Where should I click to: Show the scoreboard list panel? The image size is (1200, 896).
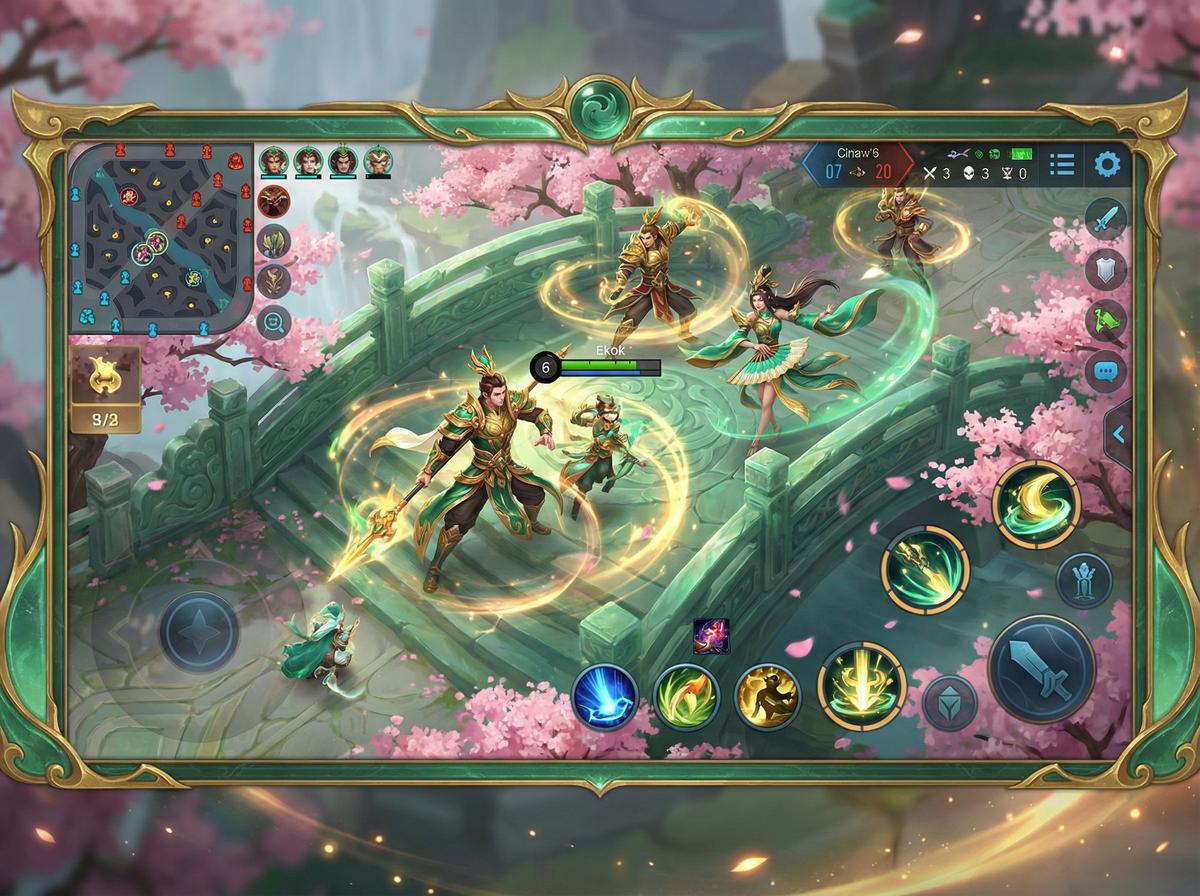pos(1062,165)
